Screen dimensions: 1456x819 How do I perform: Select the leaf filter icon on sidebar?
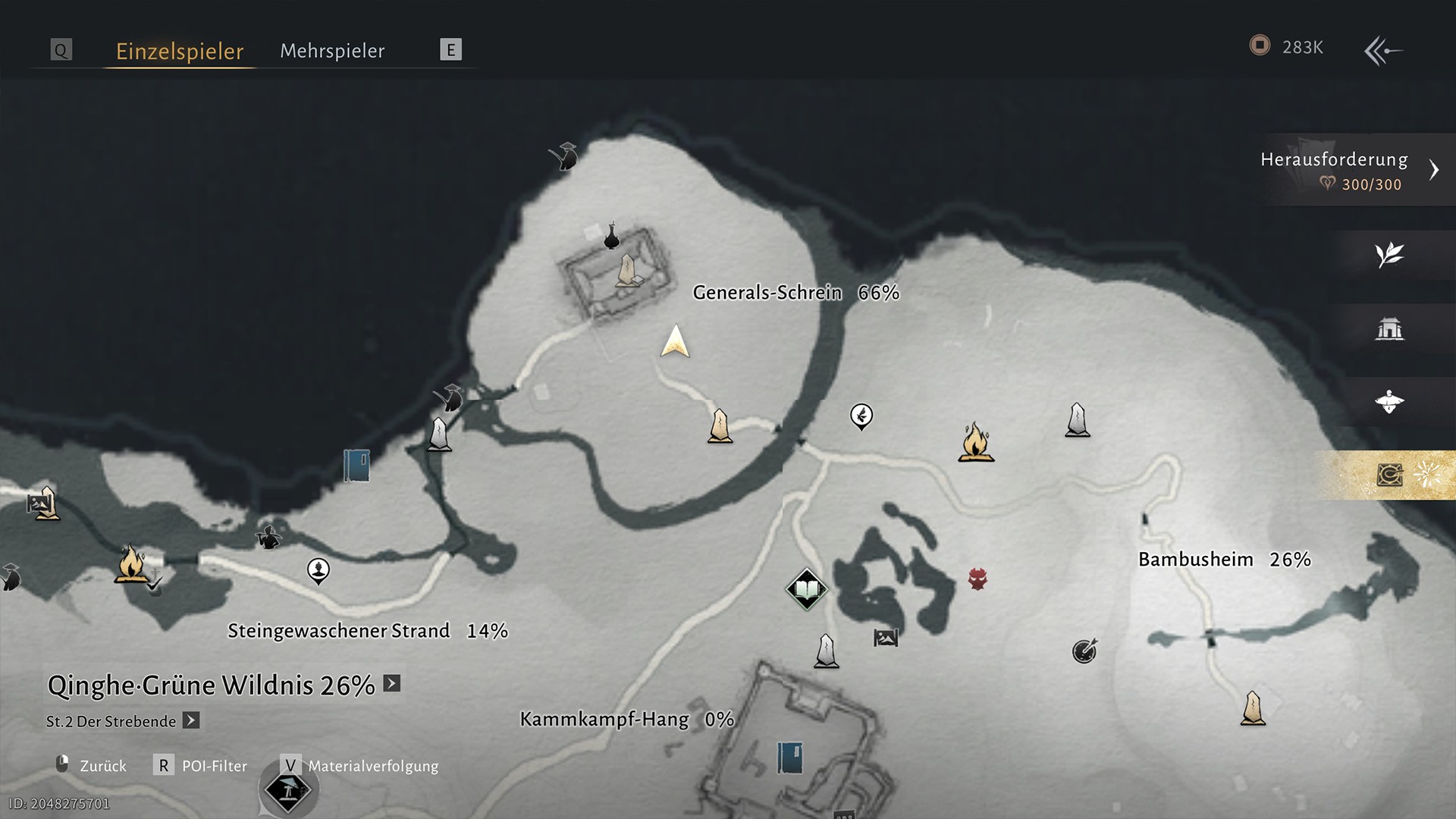click(x=1389, y=255)
